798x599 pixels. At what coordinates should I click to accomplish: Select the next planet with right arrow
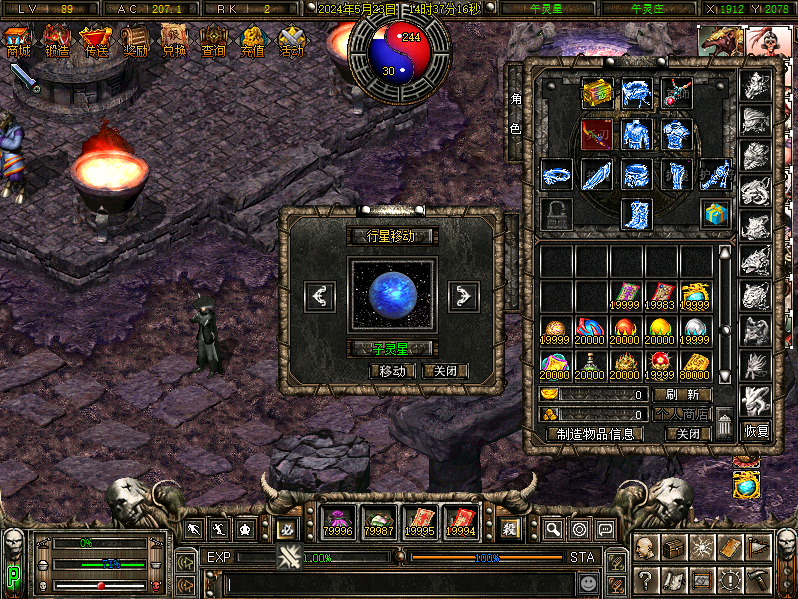click(463, 296)
